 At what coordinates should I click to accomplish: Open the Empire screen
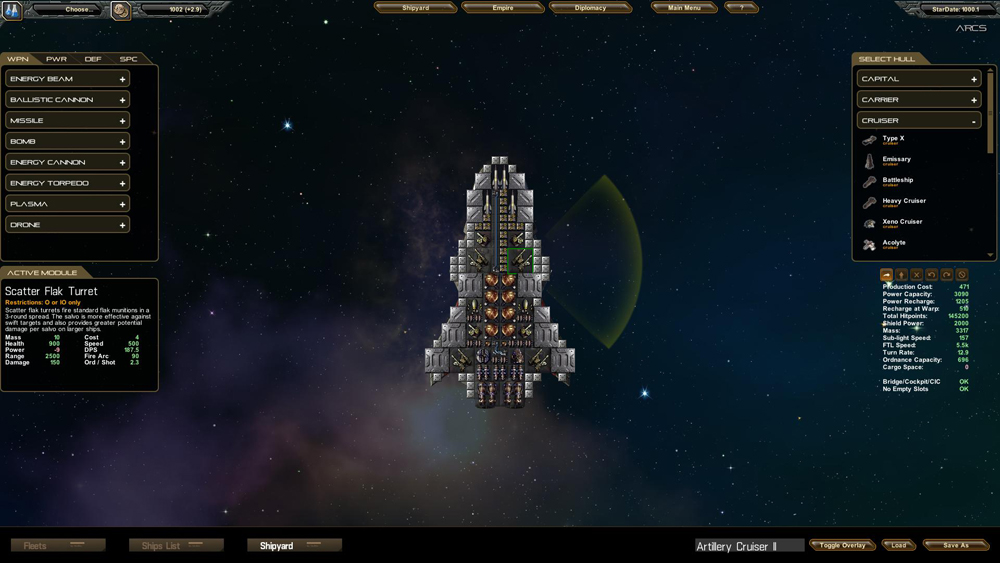pos(503,8)
